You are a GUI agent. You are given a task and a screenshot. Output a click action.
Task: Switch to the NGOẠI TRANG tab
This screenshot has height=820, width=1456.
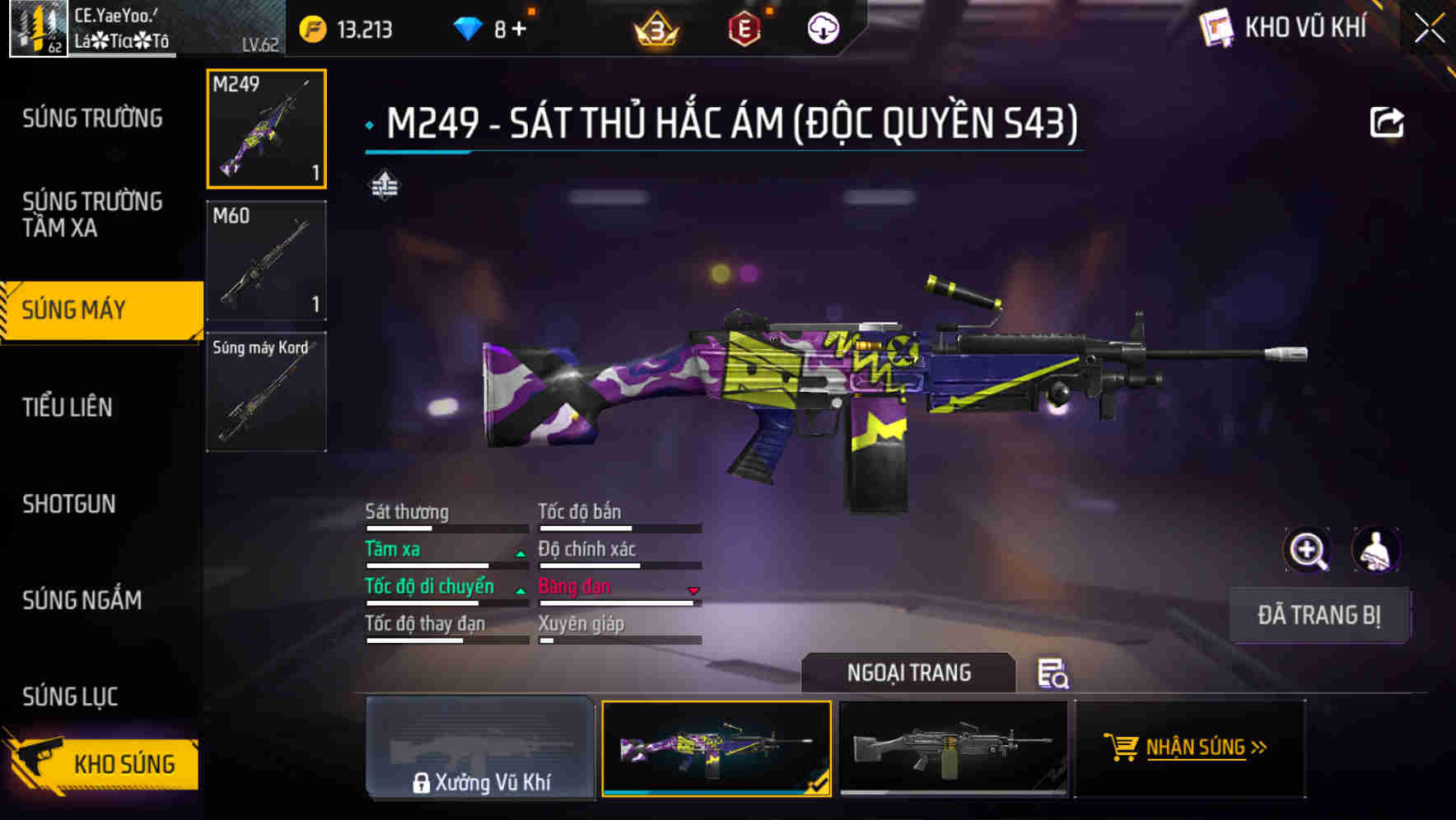(x=909, y=673)
